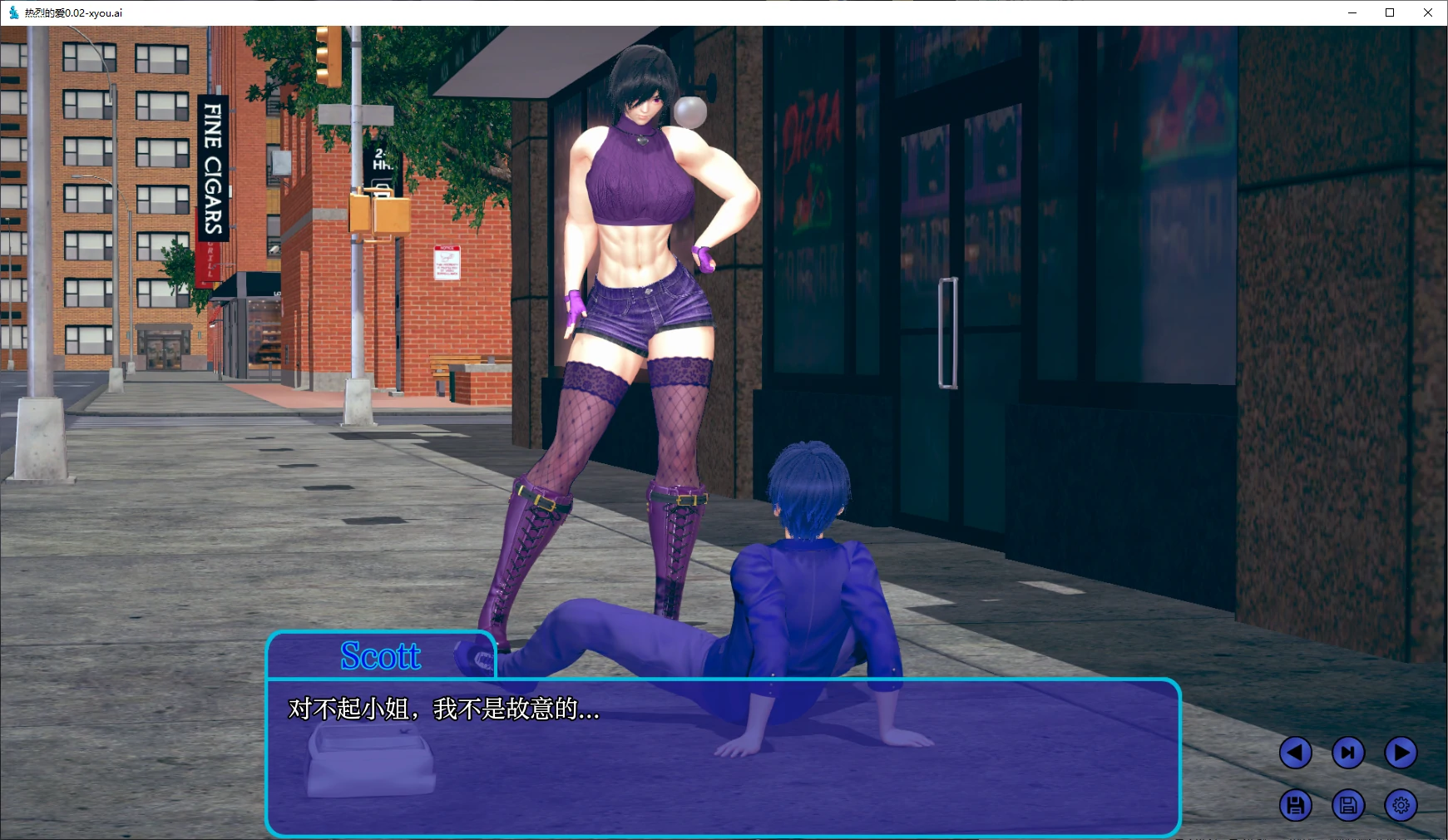The height and width of the screenshot is (840, 1448).
Task: Click the game's app icon in the title bar
Action: 12,12
